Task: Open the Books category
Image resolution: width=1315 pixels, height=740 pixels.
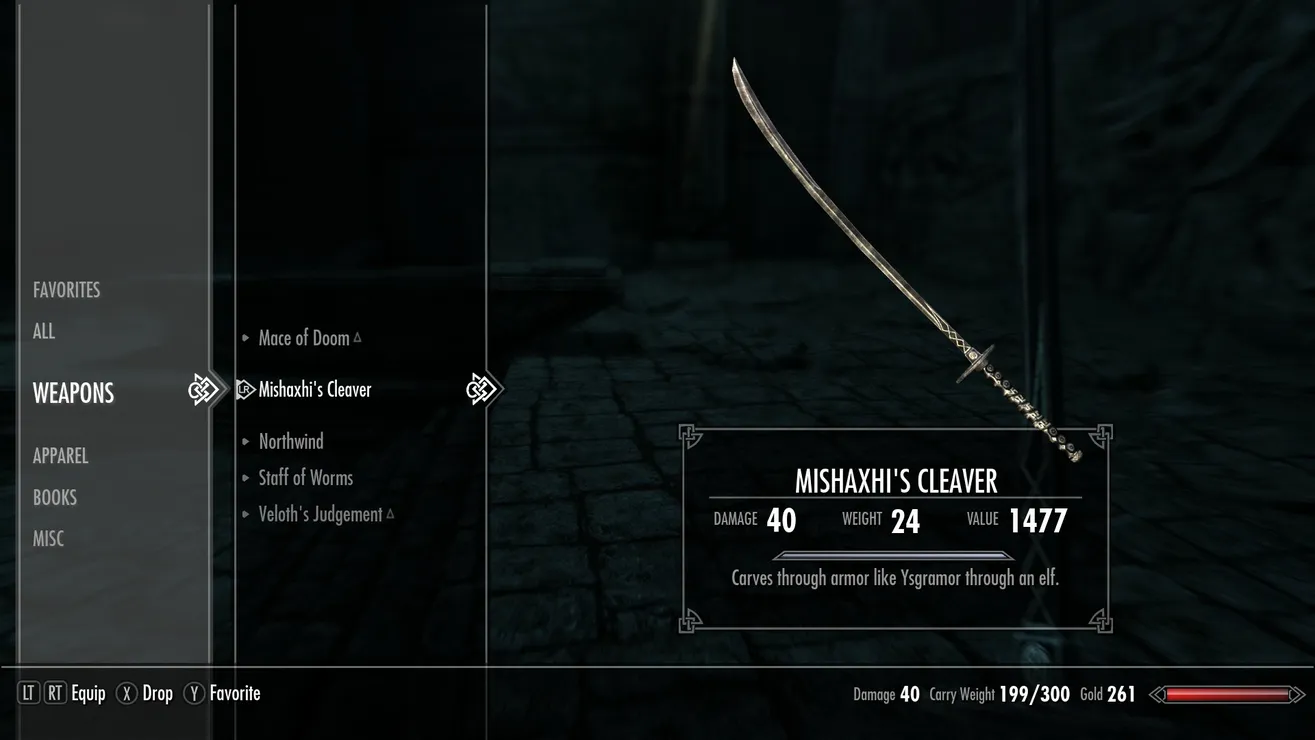Action: 55,497
